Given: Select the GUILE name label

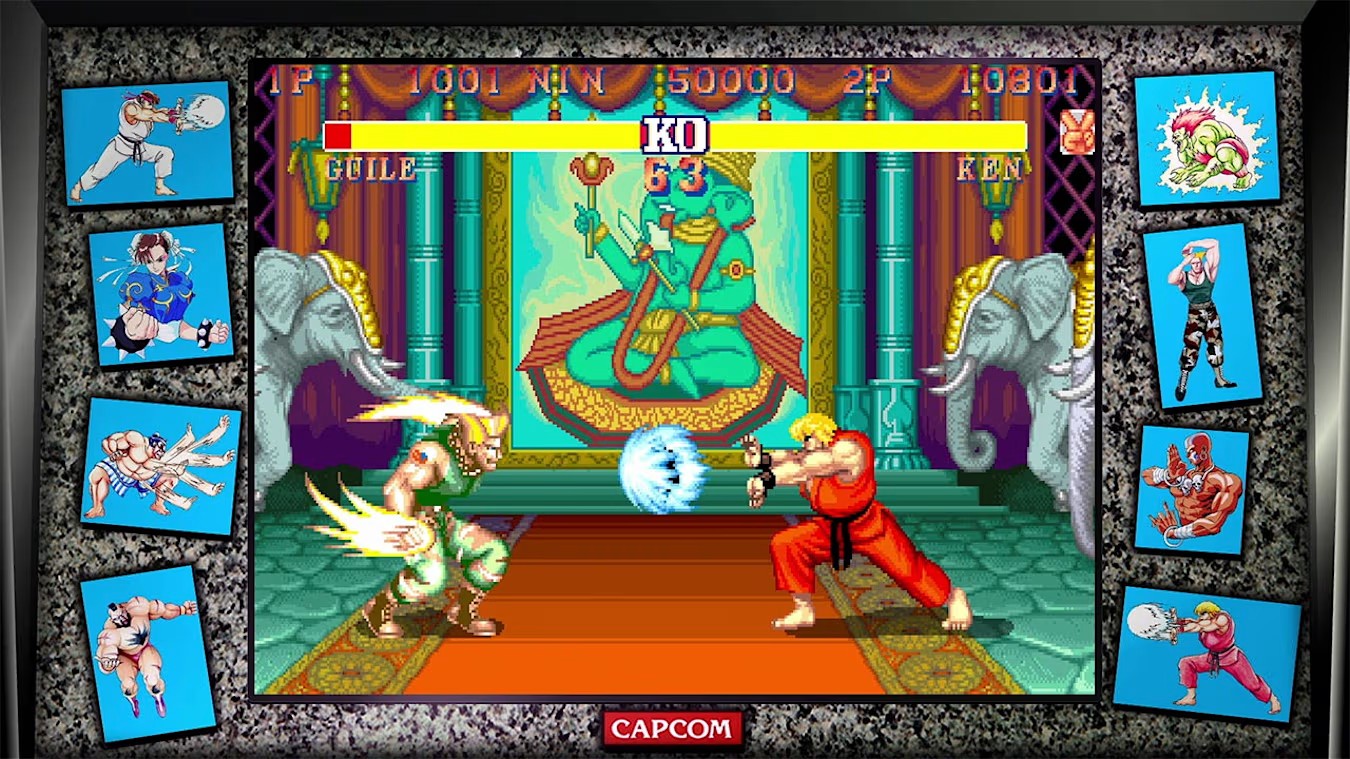Looking at the screenshot, I should point(369,169).
